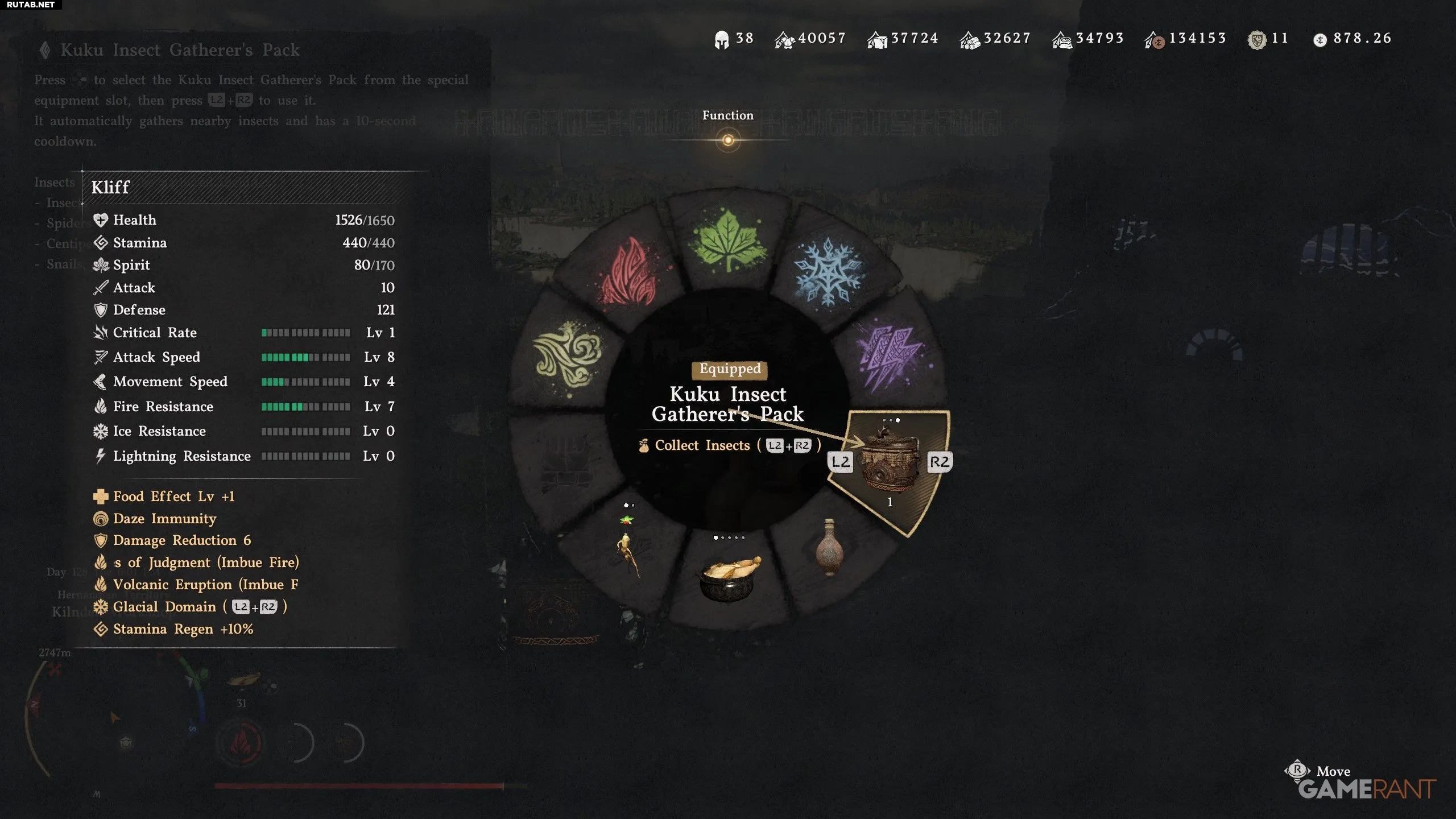Choose the yellow wind swirl segment
This screenshot has height=819, width=1456.
(x=566, y=355)
